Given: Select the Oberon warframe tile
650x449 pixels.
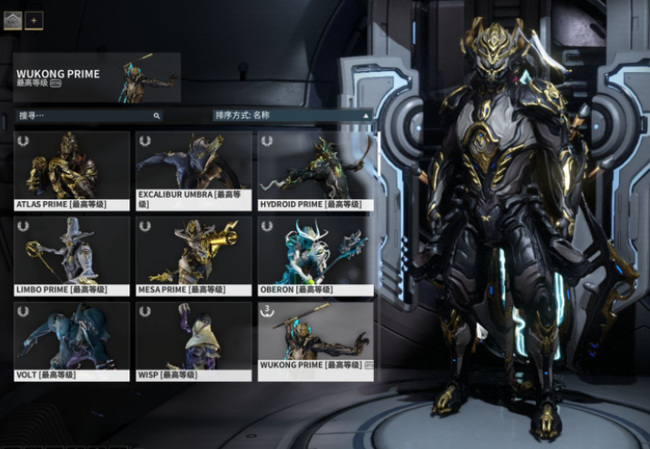Looking at the screenshot, I should click(315, 255).
